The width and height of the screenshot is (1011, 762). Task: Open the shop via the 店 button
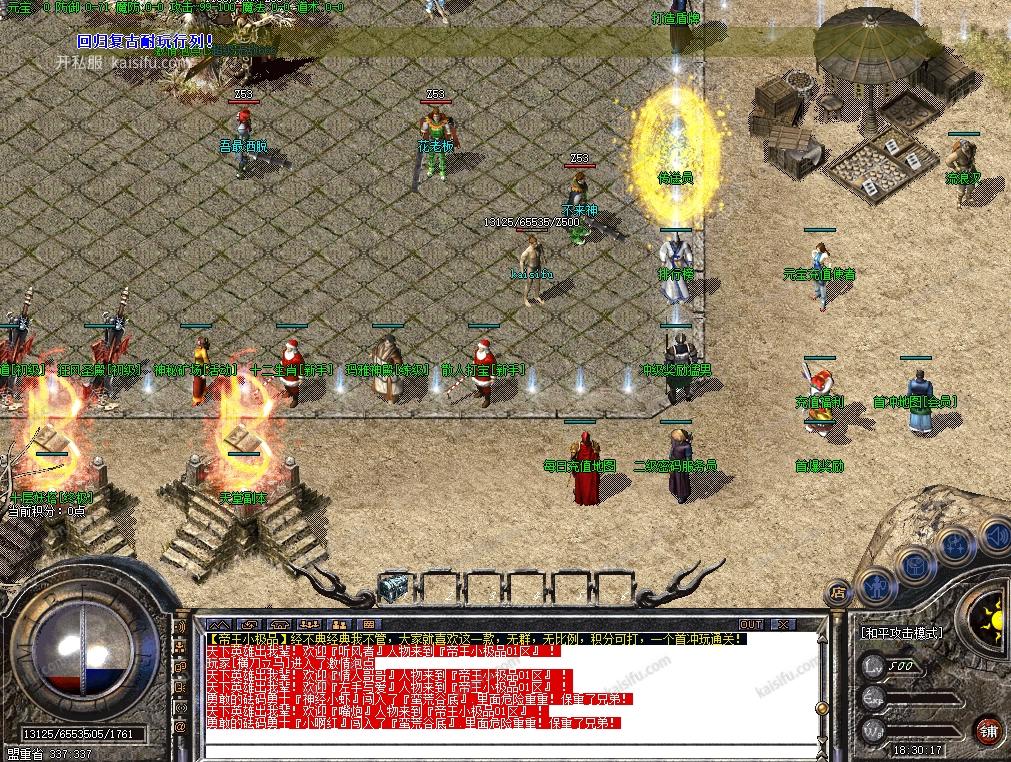tap(838, 594)
